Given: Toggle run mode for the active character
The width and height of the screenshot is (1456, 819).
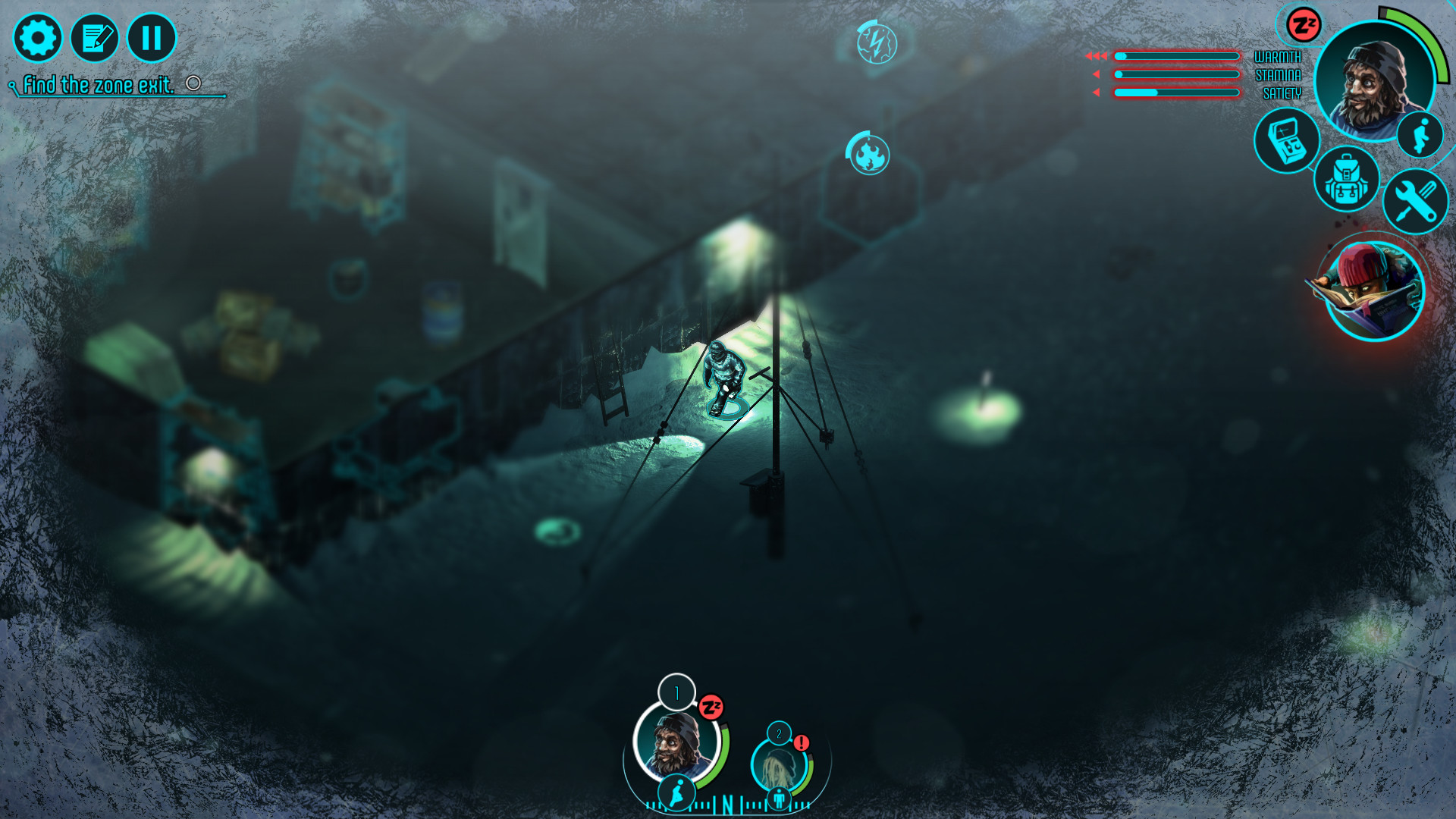Looking at the screenshot, I should (1422, 134).
